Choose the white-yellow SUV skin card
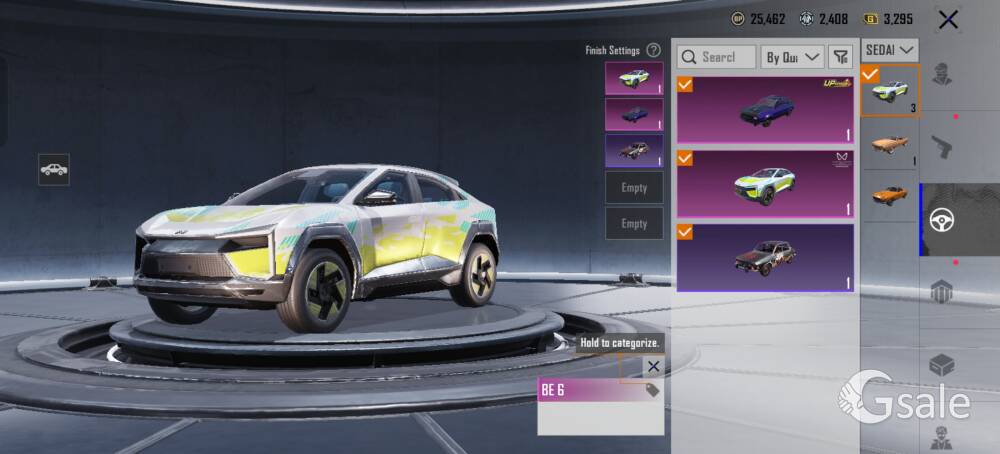This screenshot has width=1000, height=454. point(766,184)
